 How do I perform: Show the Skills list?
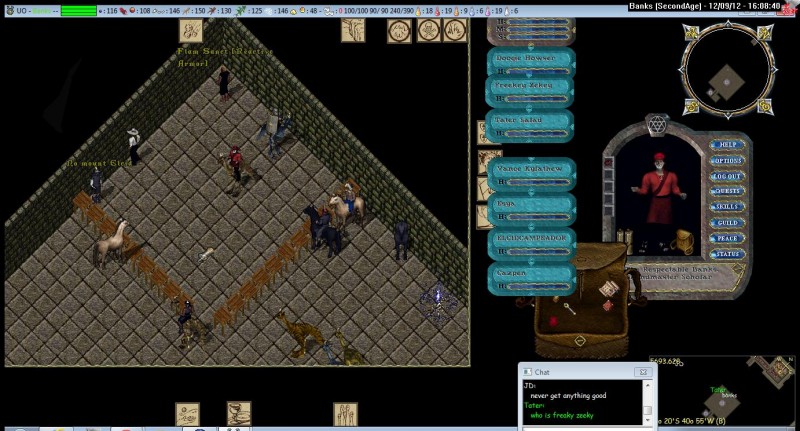pos(727,207)
